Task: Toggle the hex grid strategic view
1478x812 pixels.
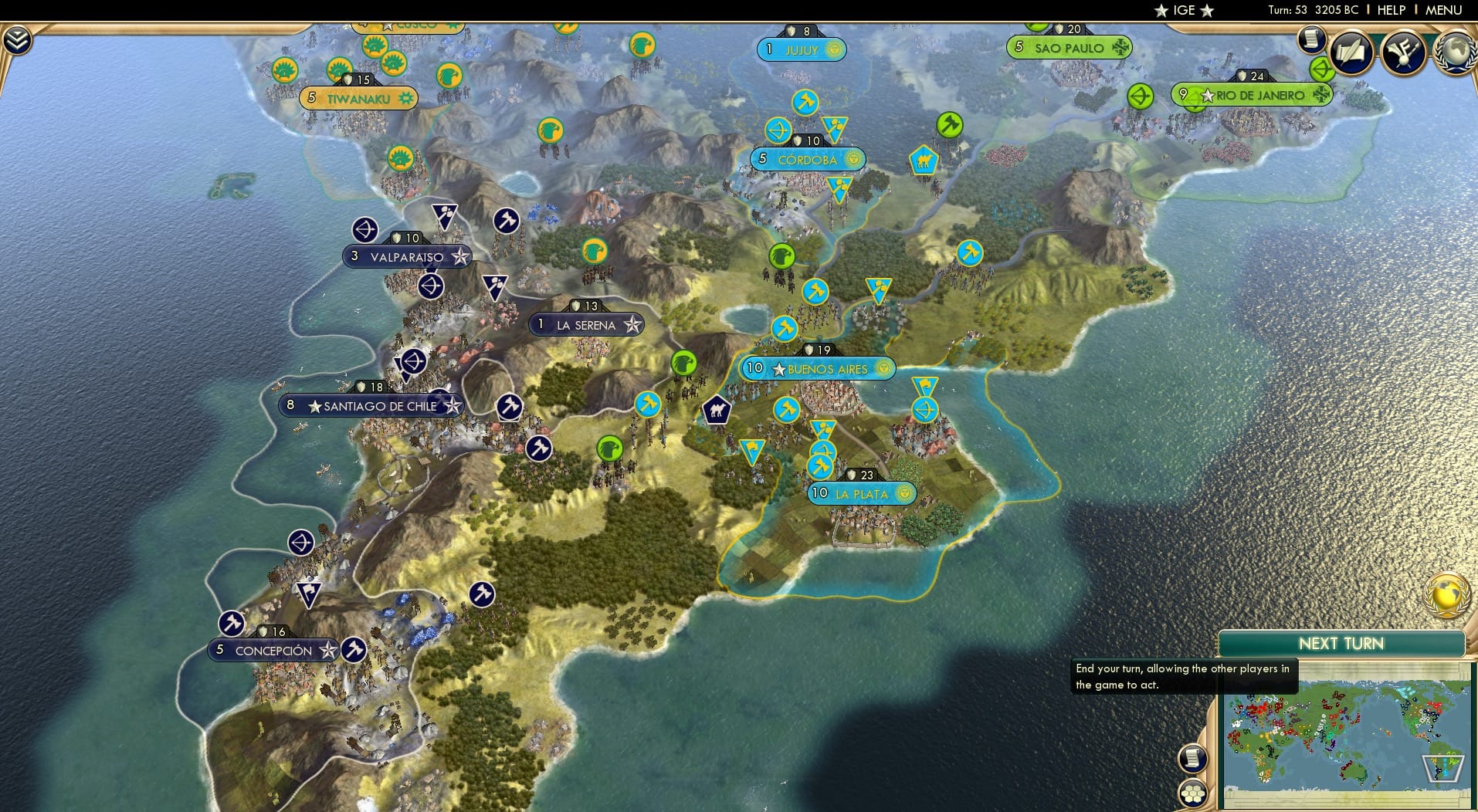Action: click(1194, 794)
